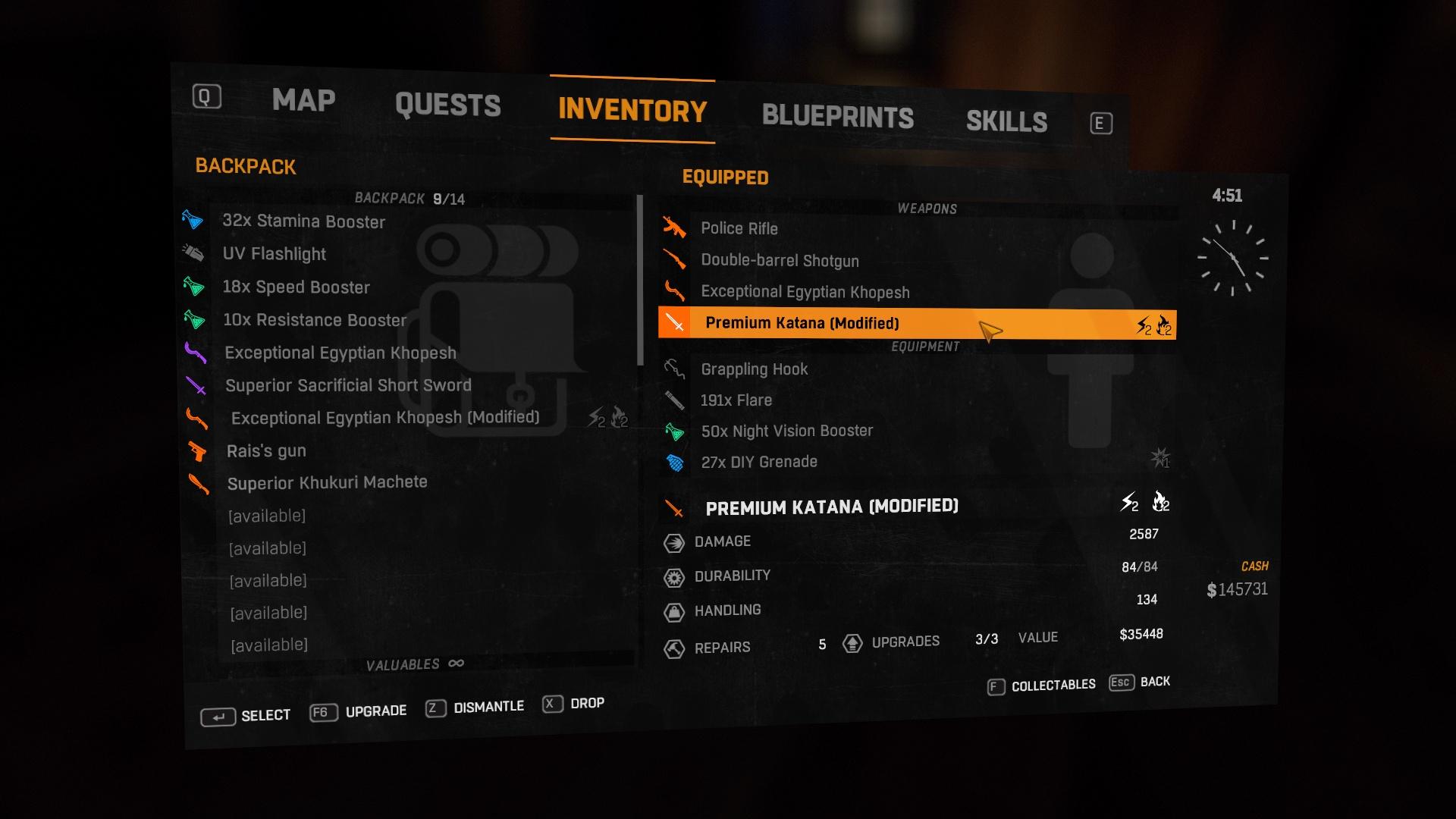The image size is (1456, 819).
Task: Show the Blueprints tab
Action: click(x=837, y=116)
